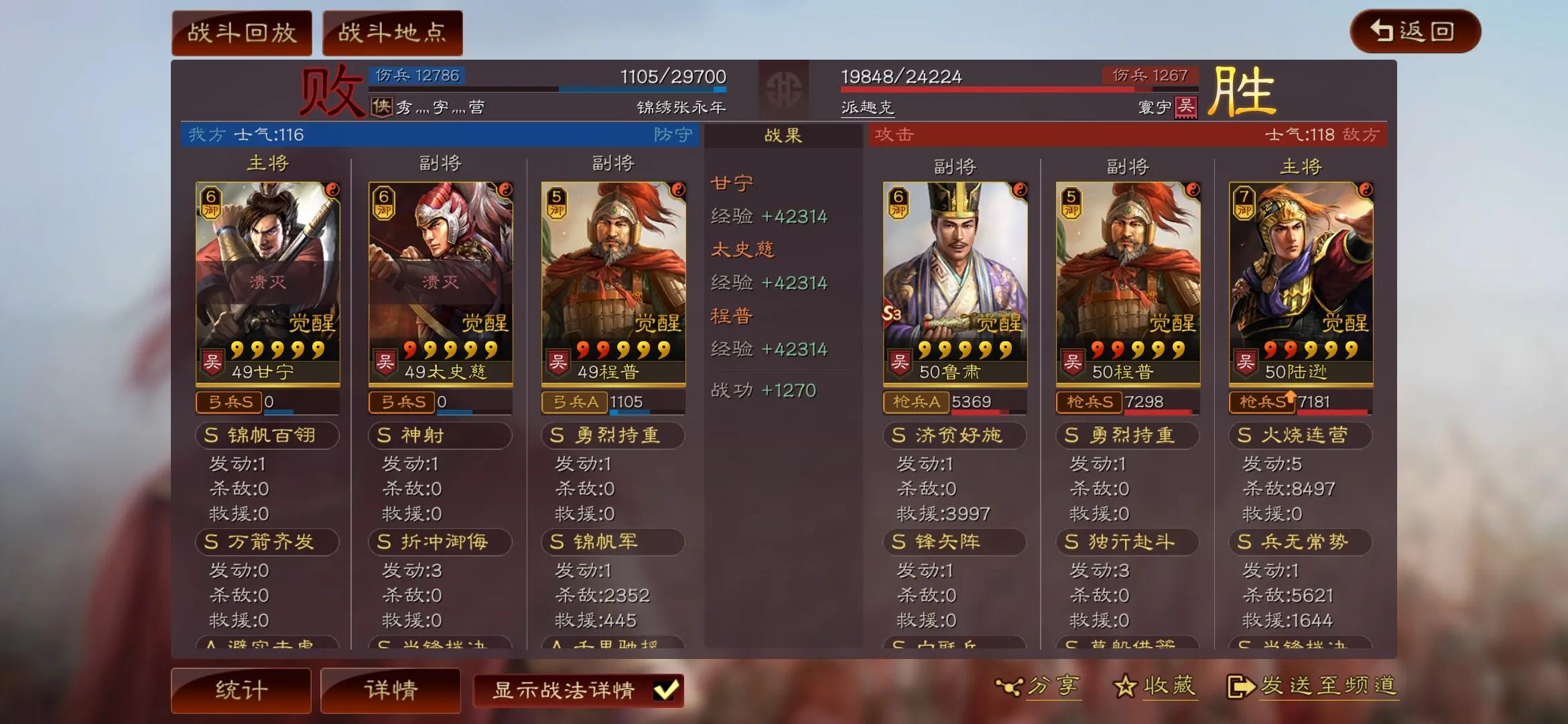Click the 战斗回放 replay button
This screenshot has height=724, width=1568.
point(241,32)
